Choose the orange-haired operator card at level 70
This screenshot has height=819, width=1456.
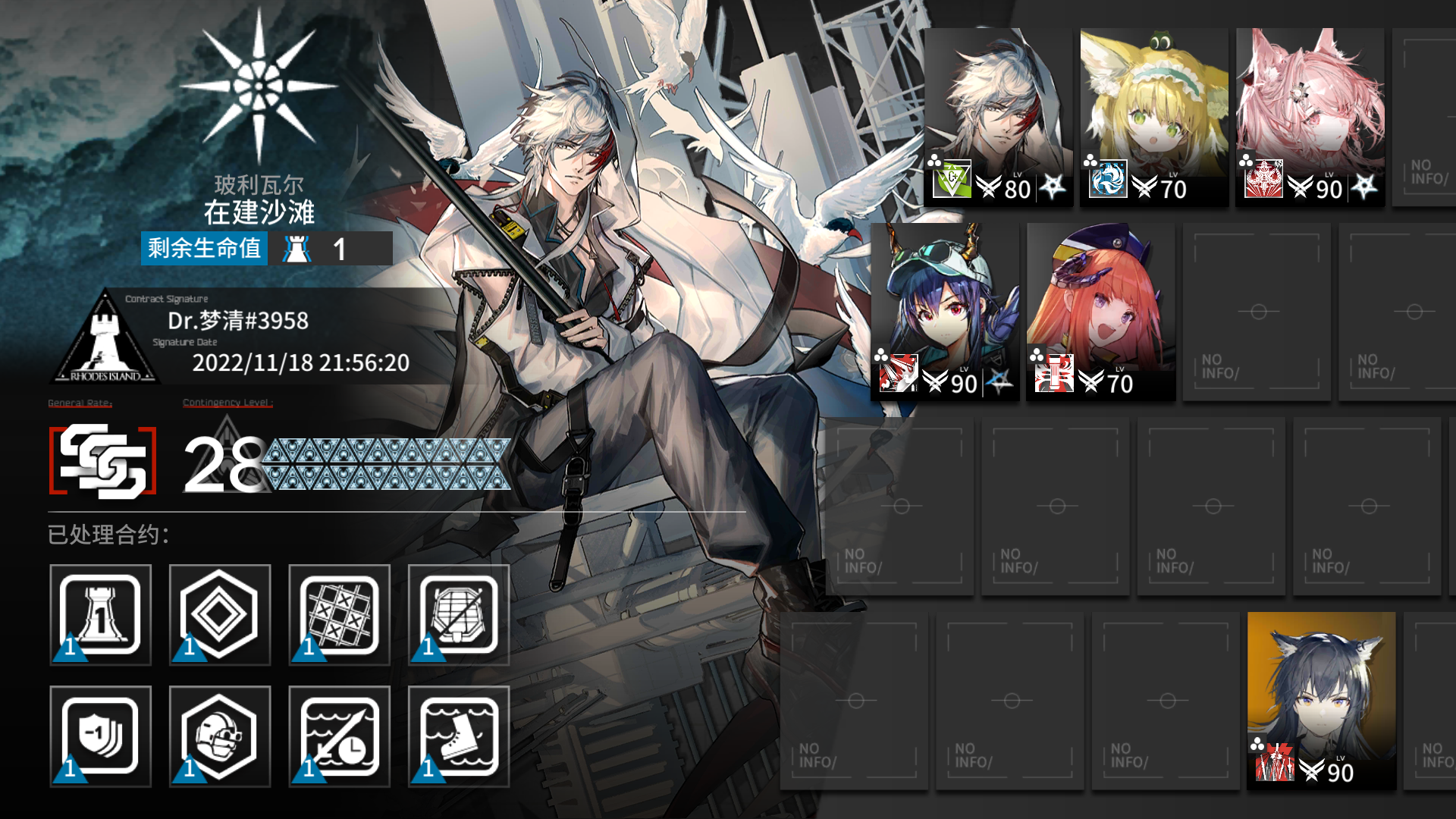click(1101, 311)
